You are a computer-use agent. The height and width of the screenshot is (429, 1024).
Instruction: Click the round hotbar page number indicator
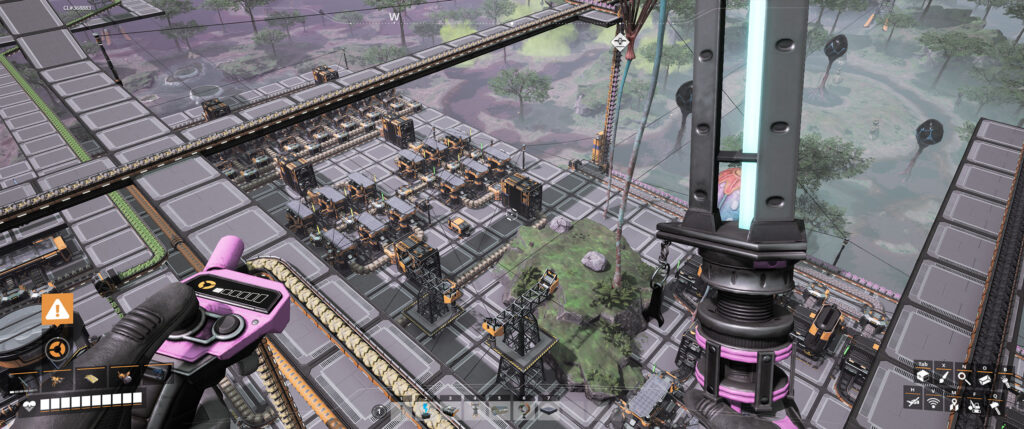[x=379, y=410]
